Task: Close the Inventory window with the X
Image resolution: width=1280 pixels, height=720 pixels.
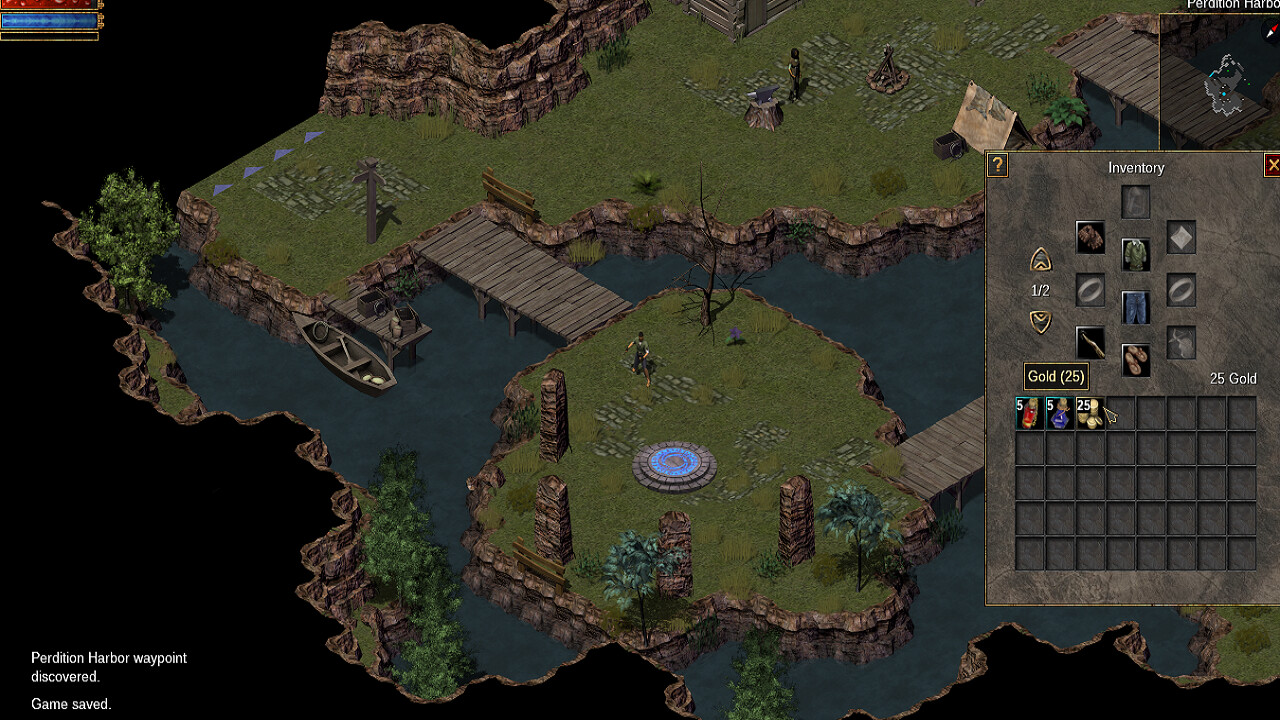Action: coord(1274,165)
